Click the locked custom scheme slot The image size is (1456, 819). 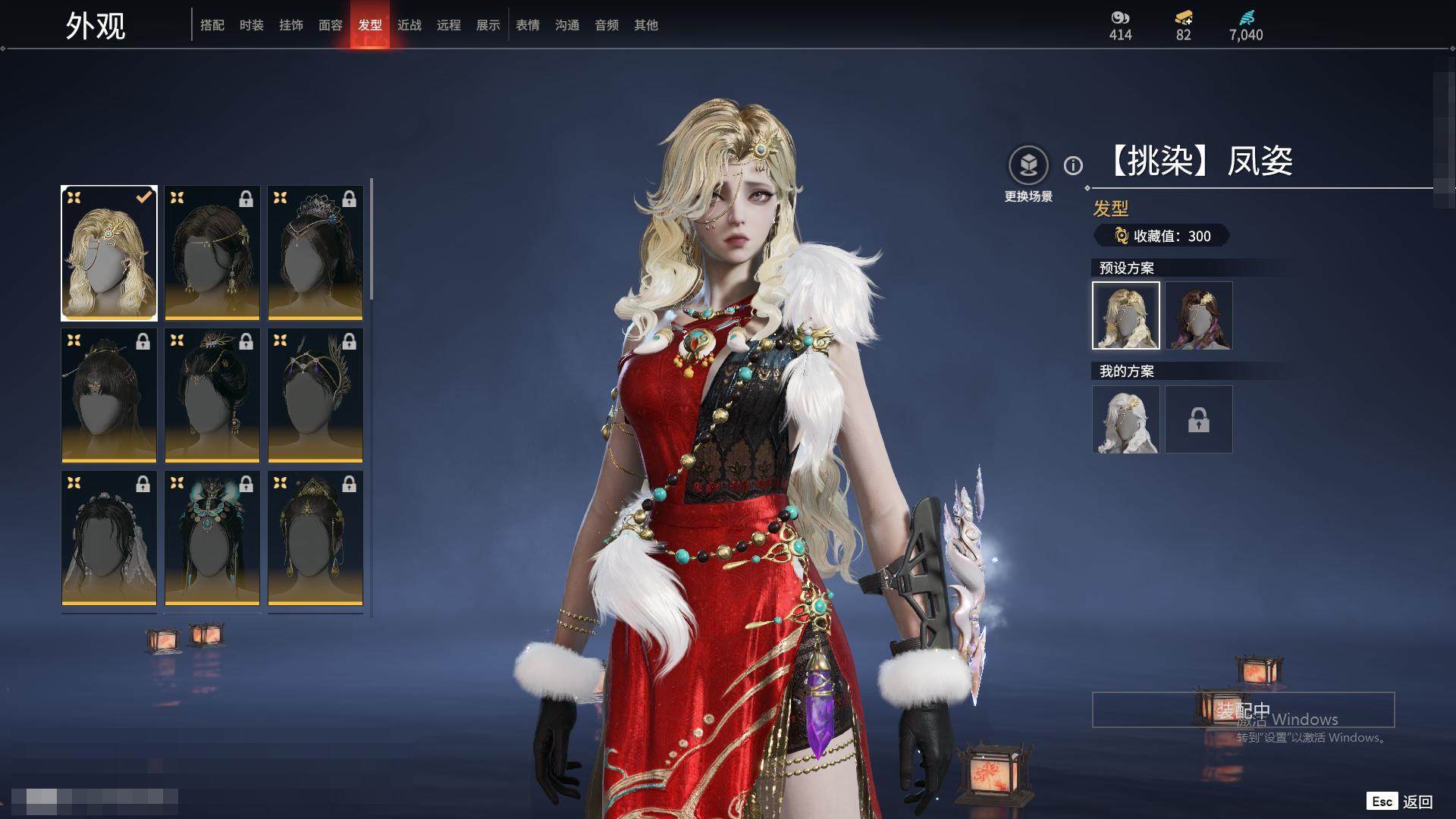pos(1199,419)
